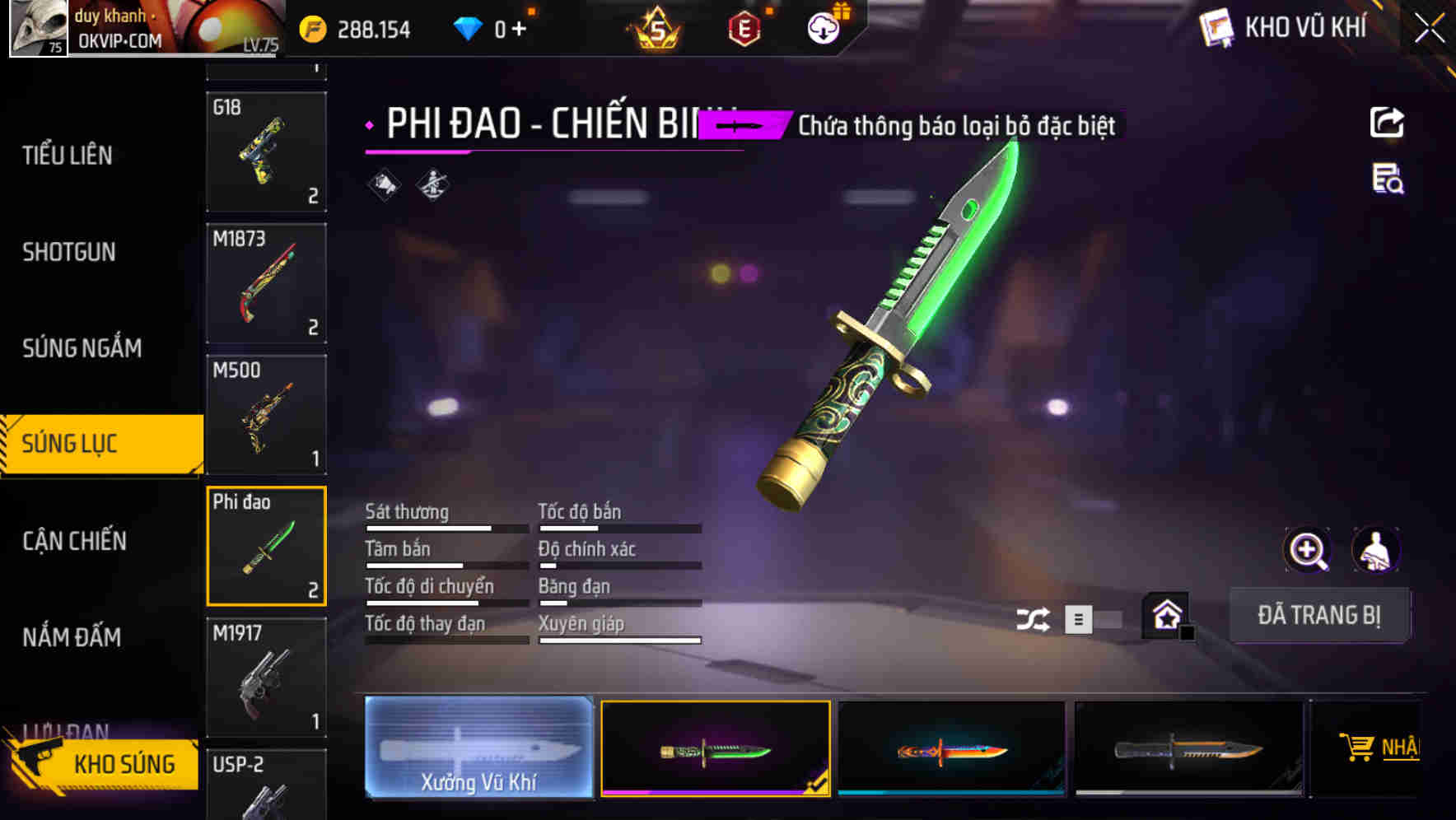Click the Đã Trang Bị button
Screen dimensions: 1456x820
[1318, 615]
